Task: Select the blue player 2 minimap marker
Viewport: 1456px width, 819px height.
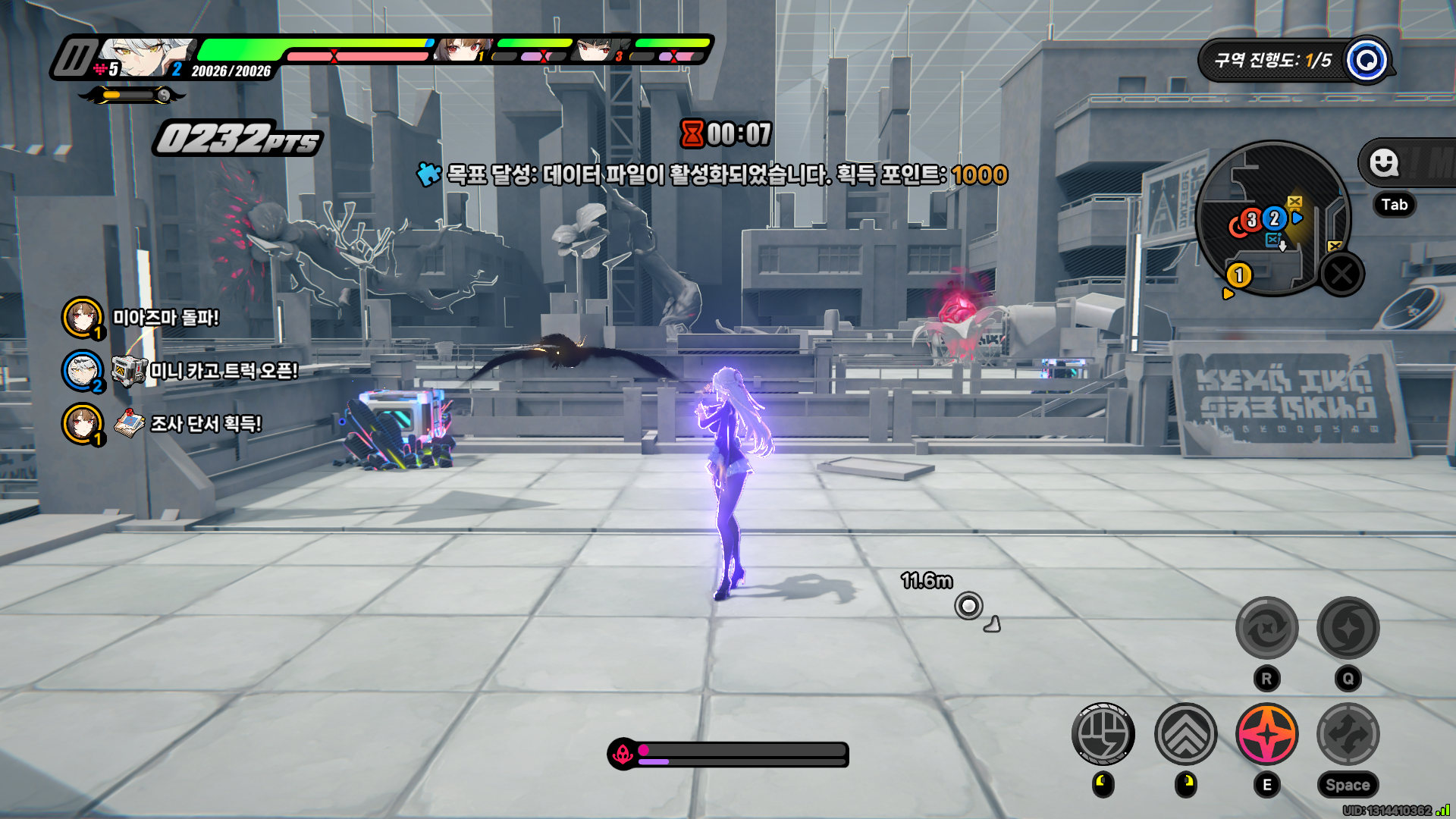Action: [x=1275, y=218]
